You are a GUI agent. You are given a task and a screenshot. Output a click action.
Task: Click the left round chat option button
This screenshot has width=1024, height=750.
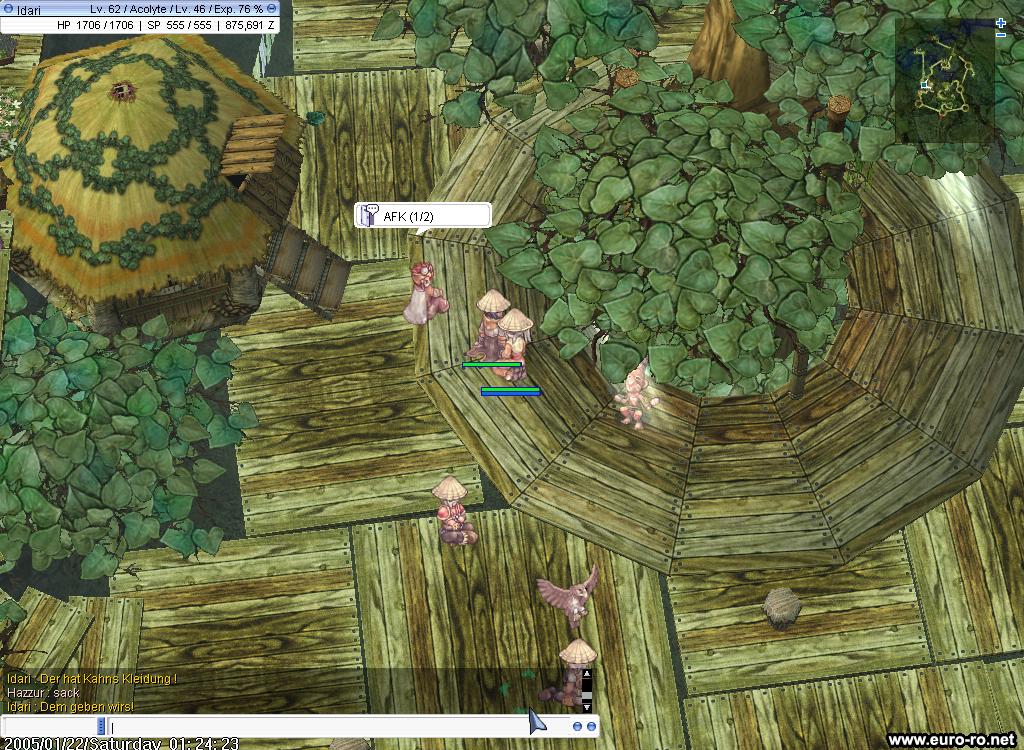578,726
